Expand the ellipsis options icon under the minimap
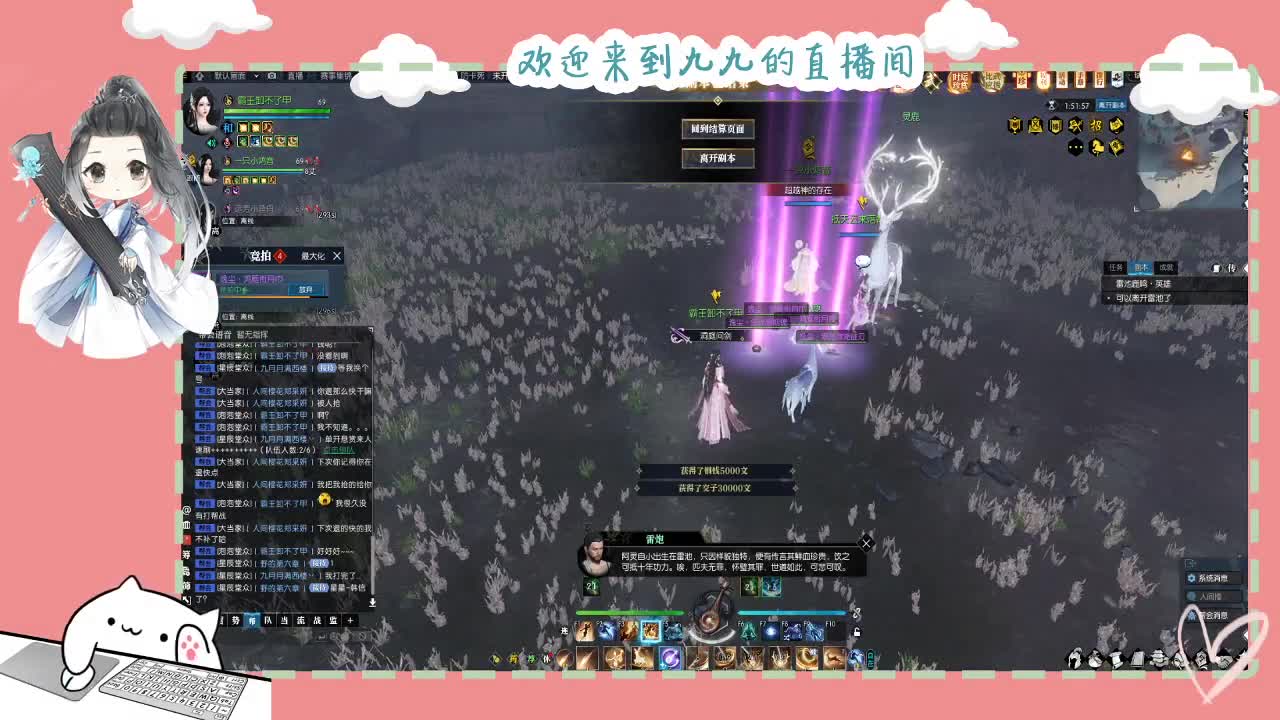The height and width of the screenshot is (720, 1280). [1074, 146]
